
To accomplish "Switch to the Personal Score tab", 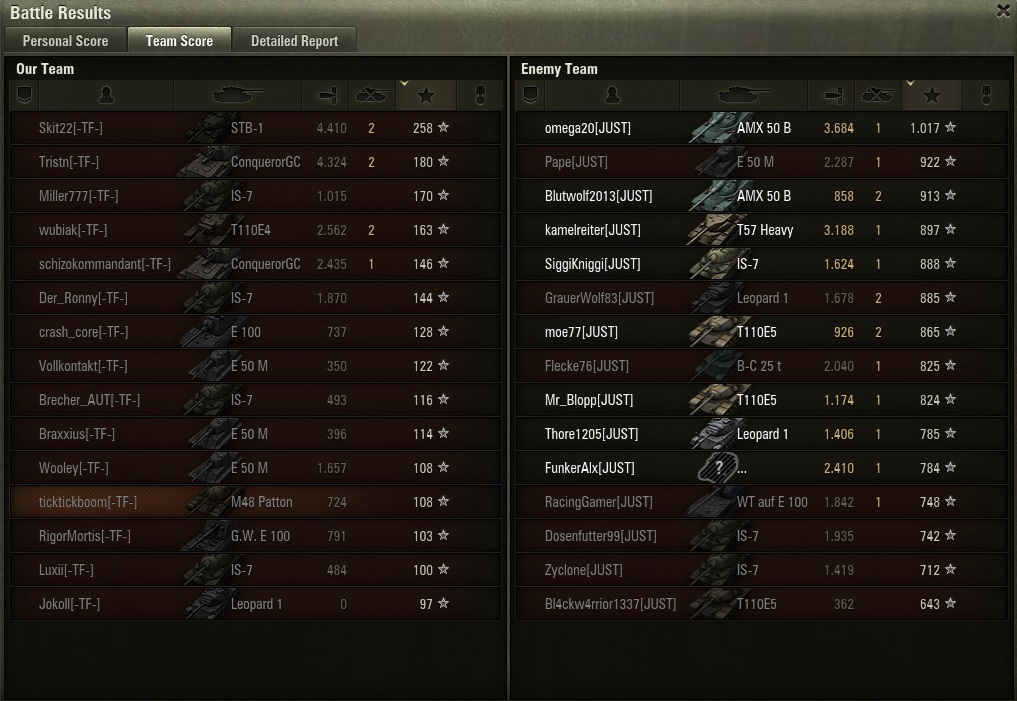I will (65, 41).
